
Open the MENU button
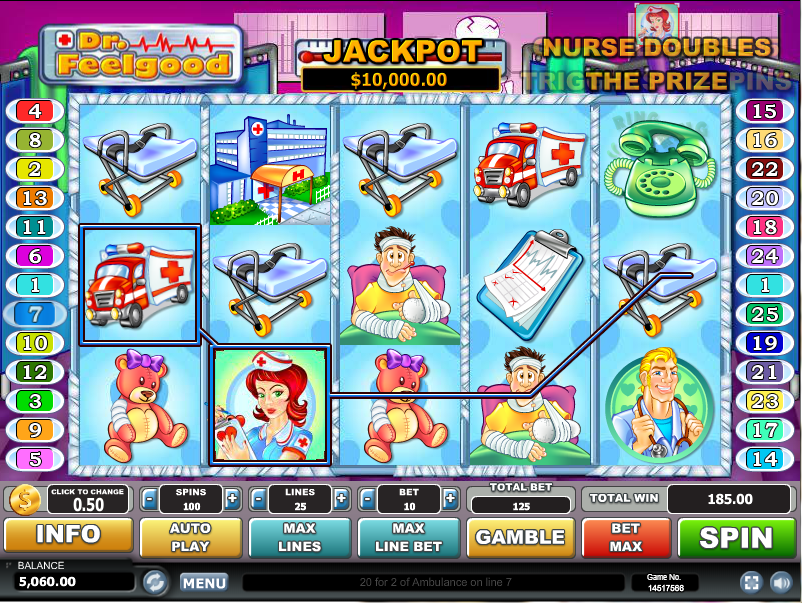(204, 582)
